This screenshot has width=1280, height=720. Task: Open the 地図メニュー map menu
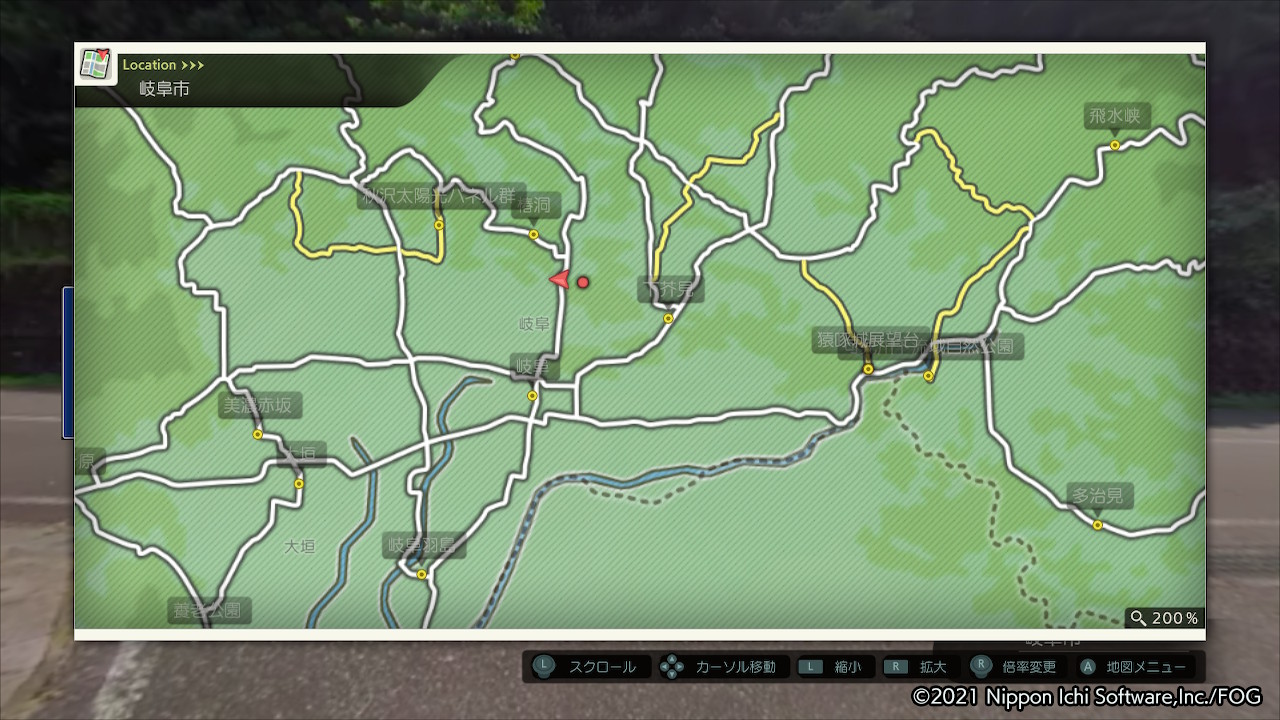[x=1134, y=667]
